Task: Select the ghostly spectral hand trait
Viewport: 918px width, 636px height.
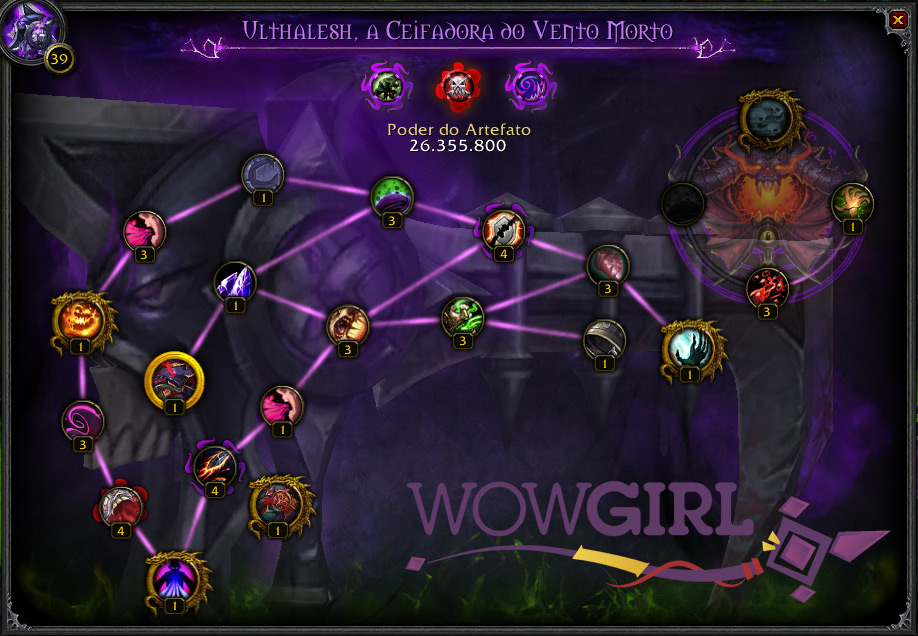Action: tap(690, 349)
